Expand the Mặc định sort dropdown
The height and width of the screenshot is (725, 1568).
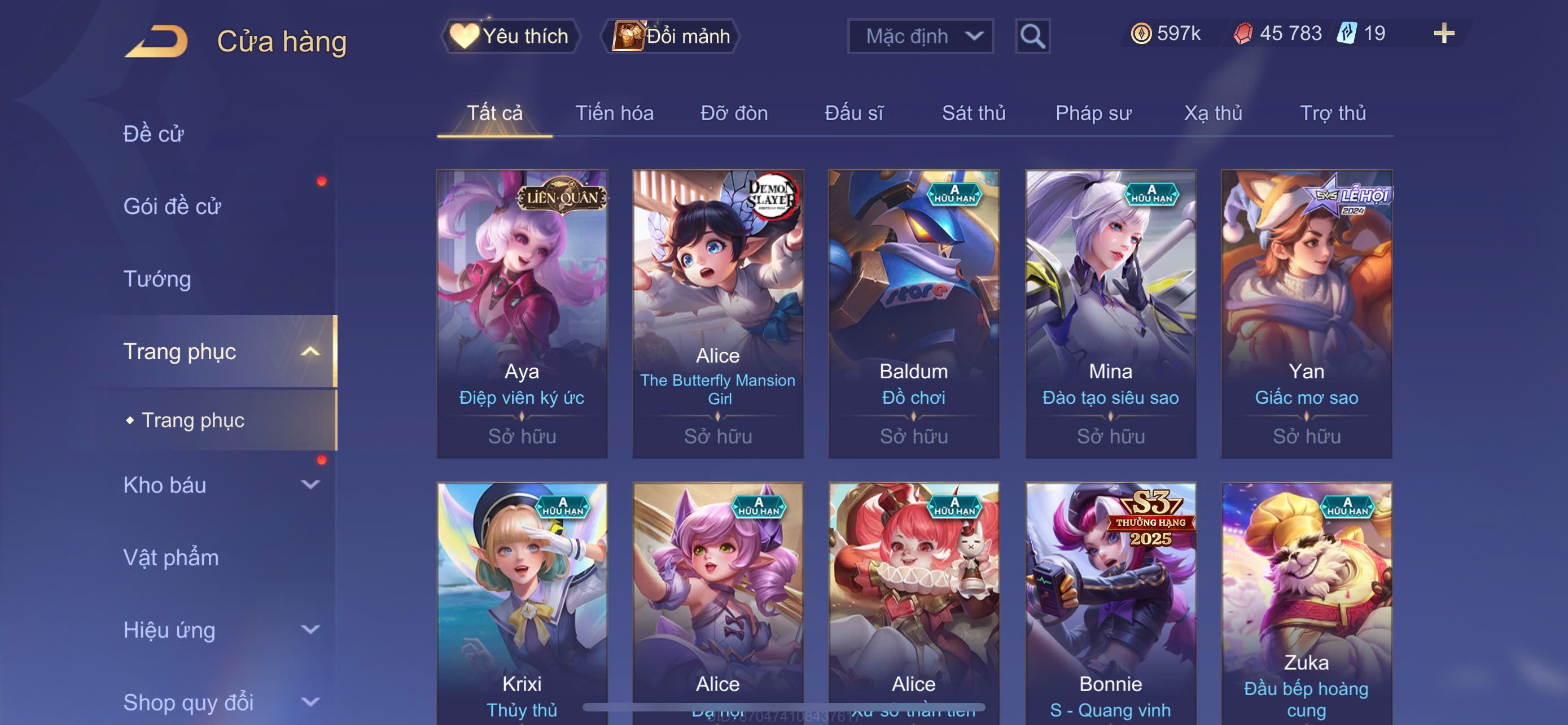click(919, 36)
